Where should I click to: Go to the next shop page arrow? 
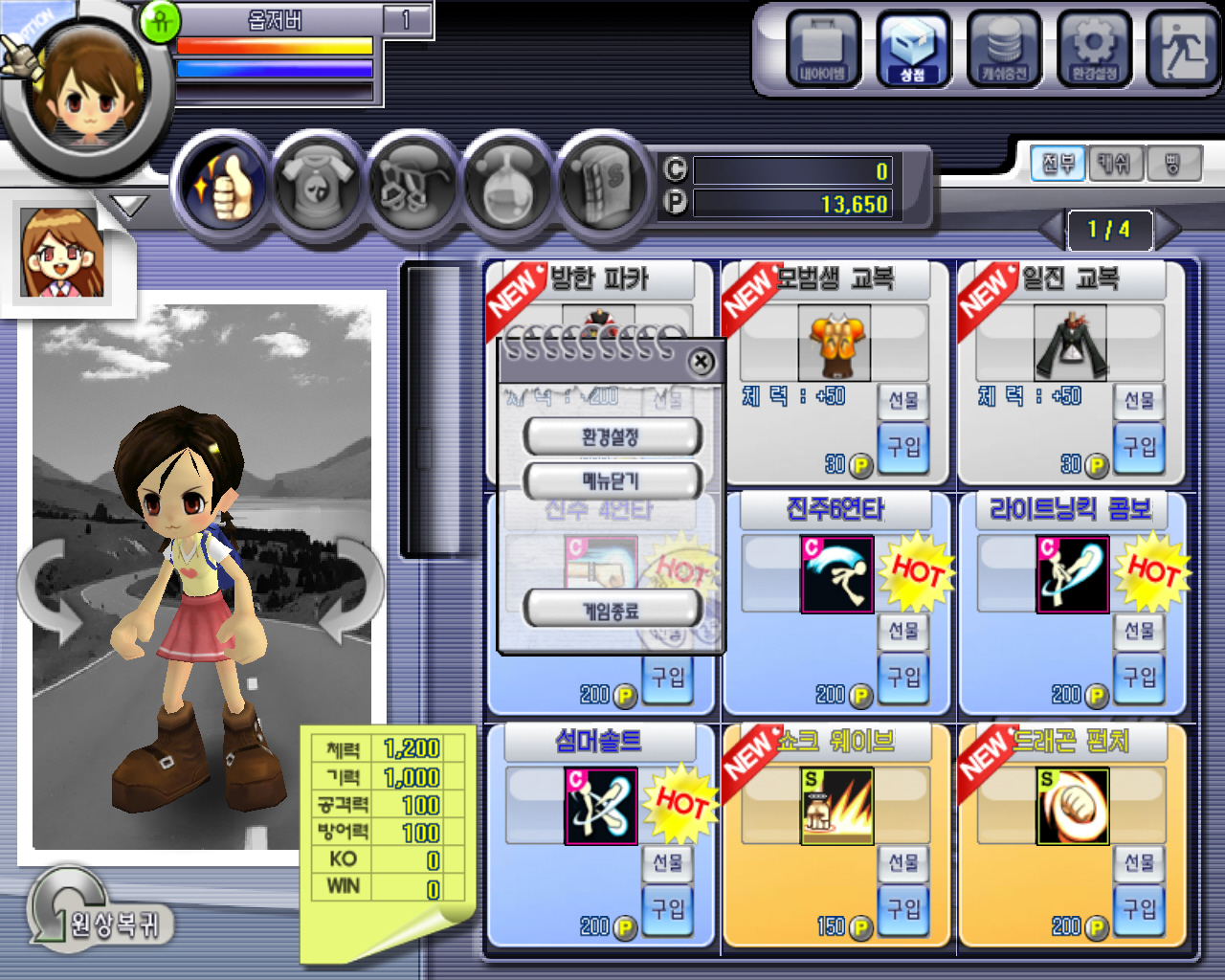tap(1169, 230)
